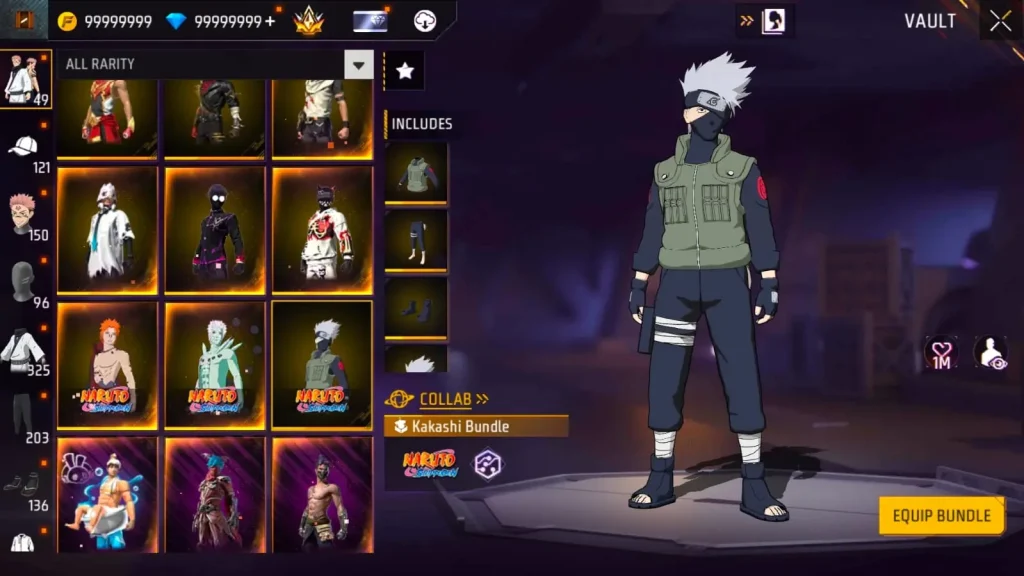Open the All Rarity dropdown
Viewport: 1024px width, 576px height.
point(358,64)
